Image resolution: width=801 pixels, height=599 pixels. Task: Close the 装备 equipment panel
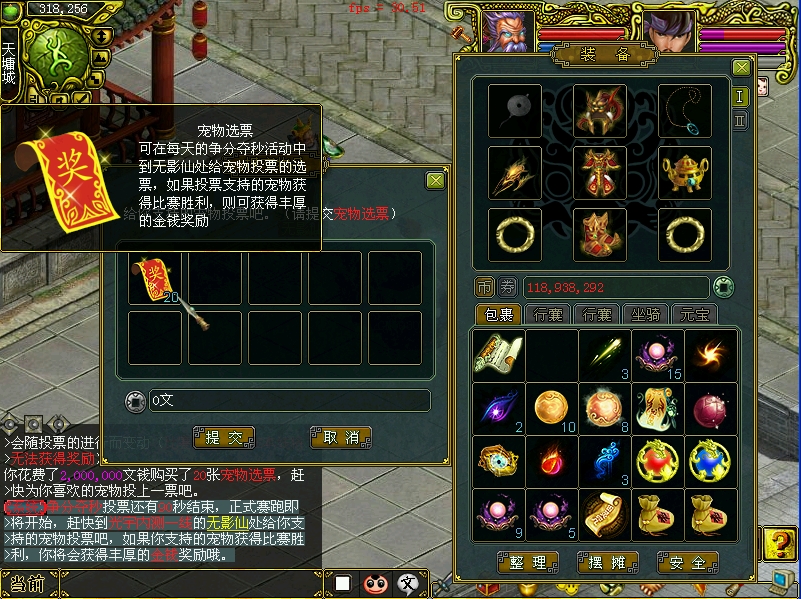[x=741, y=67]
